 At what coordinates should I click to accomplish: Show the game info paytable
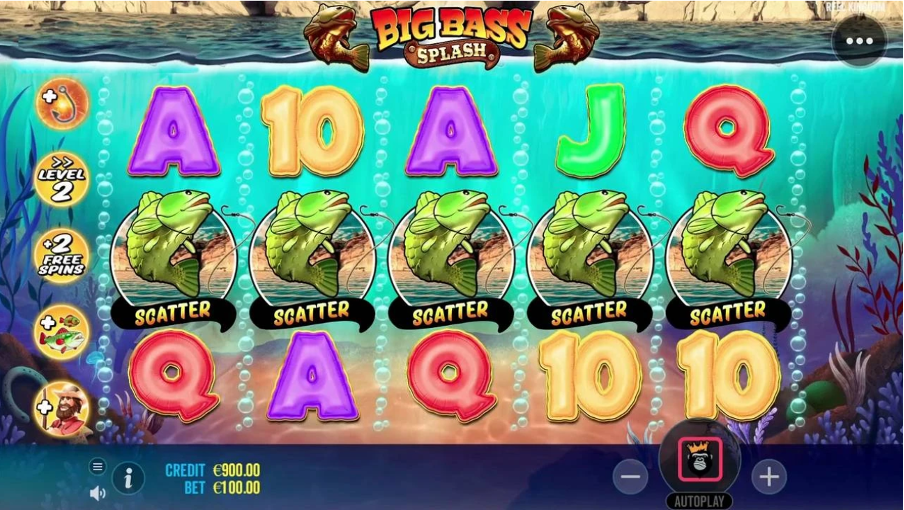(128, 478)
